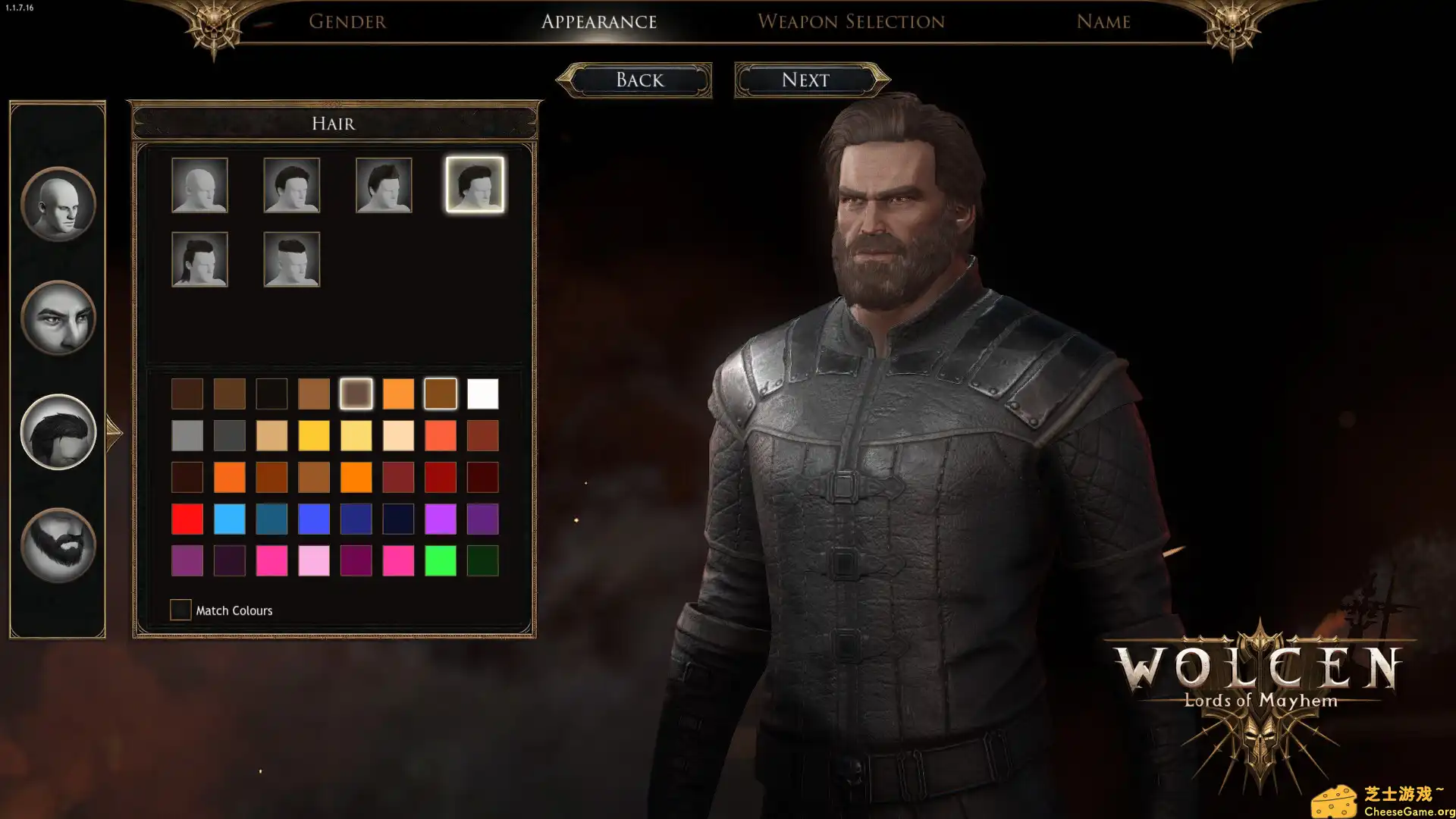The image size is (1456, 819).
Task: Open the Weapon Selection screen
Action: click(x=851, y=22)
